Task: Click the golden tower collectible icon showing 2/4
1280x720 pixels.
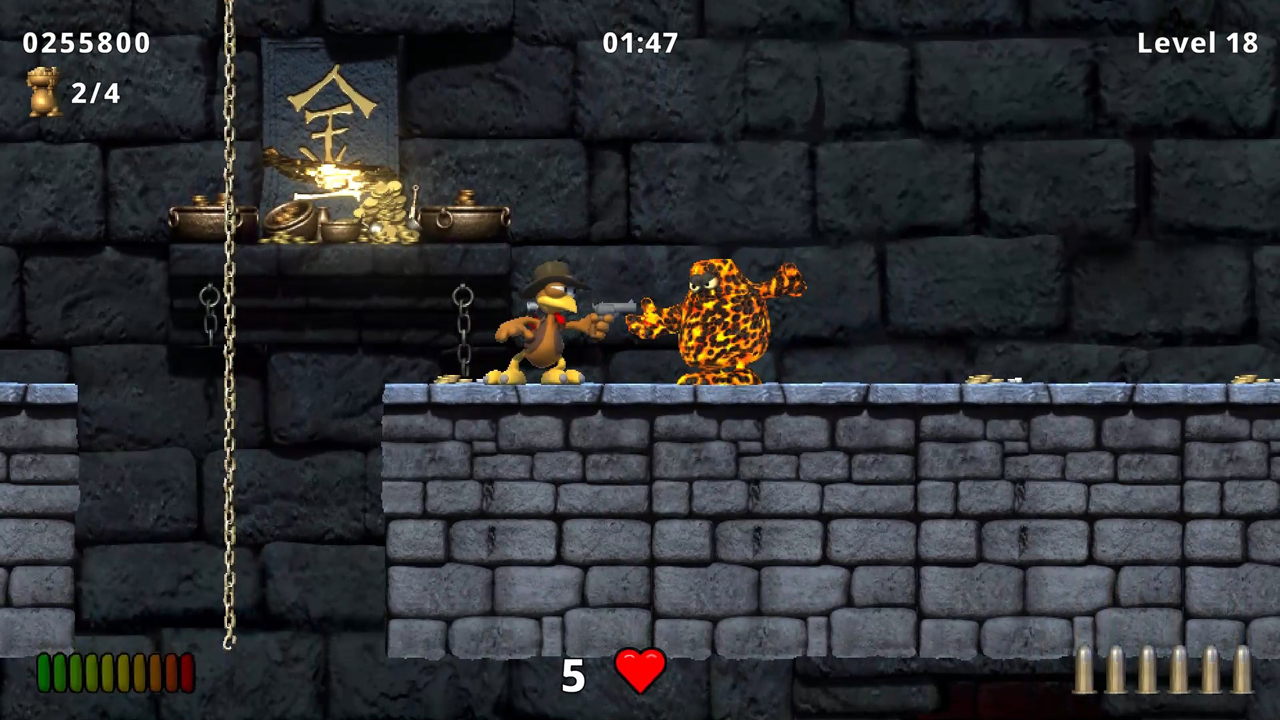Action: click(45, 90)
